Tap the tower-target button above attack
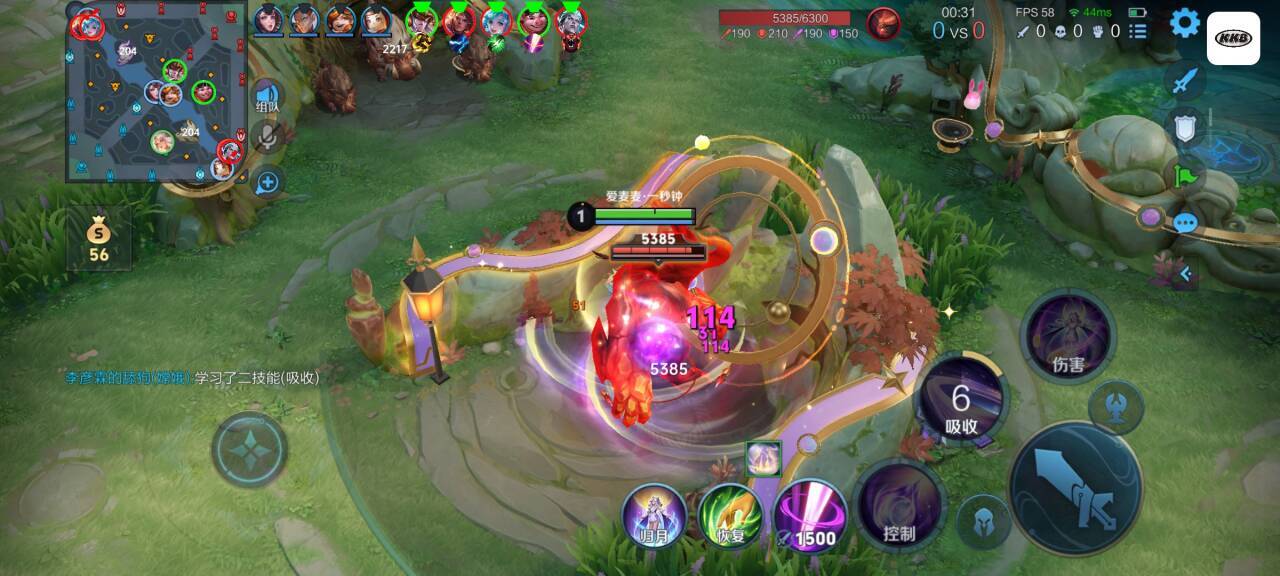This screenshot has height=576, width=1280. coord(1116,407)
